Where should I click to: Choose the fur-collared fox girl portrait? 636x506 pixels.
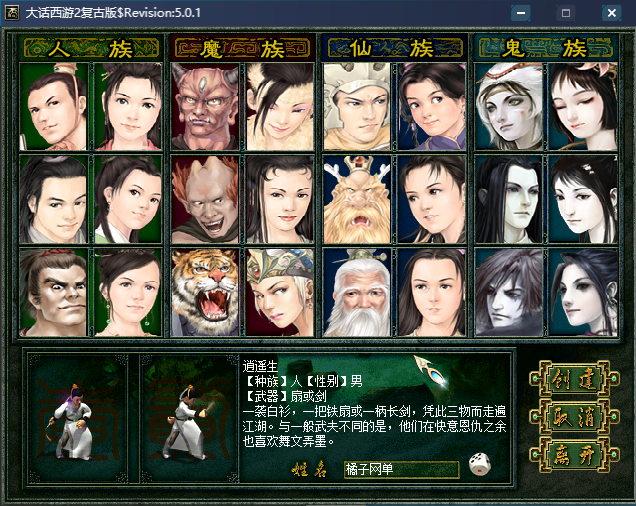(280, 107)
